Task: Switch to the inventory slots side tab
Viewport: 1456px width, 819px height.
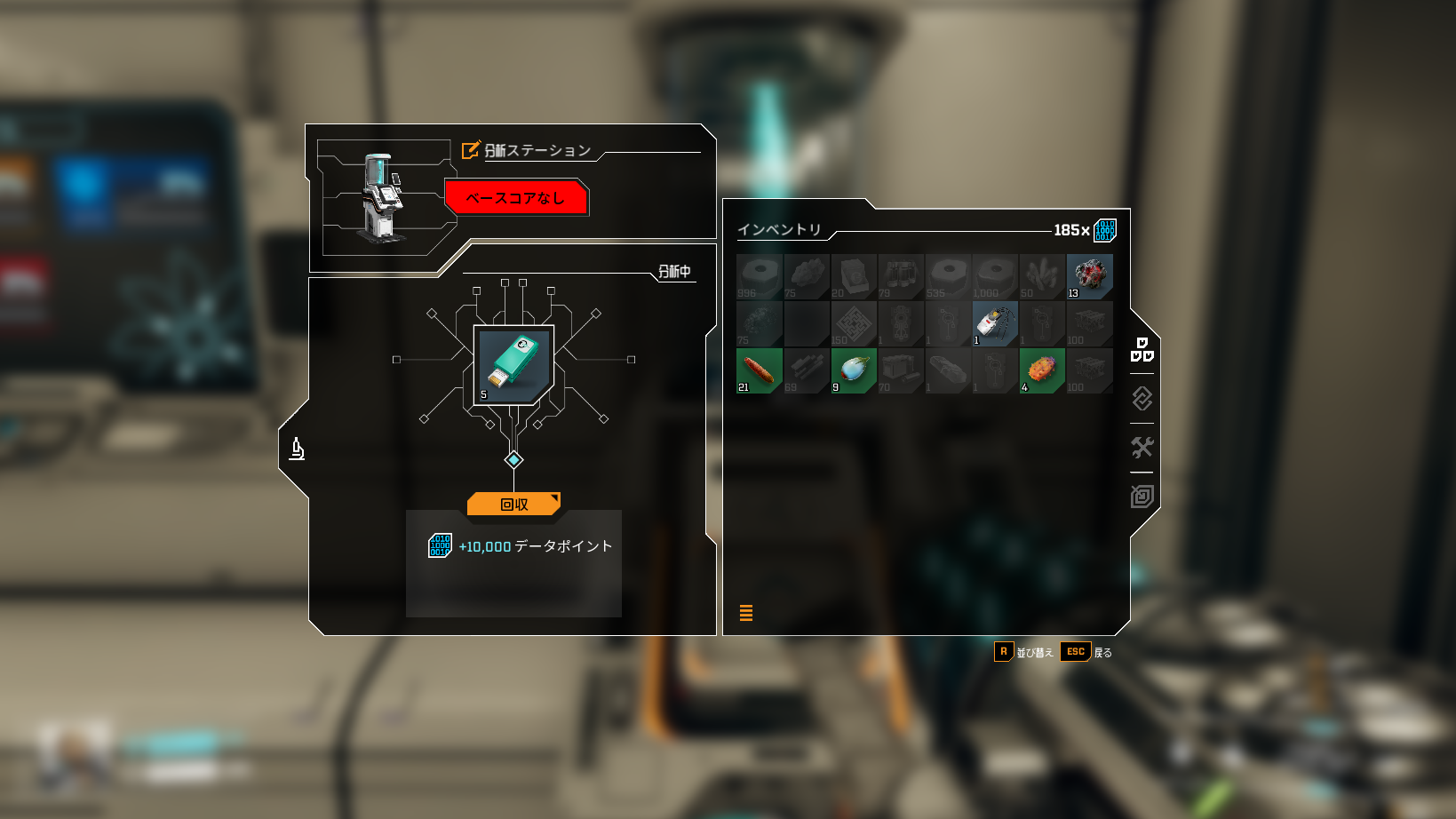Action: click(1142, 349)
